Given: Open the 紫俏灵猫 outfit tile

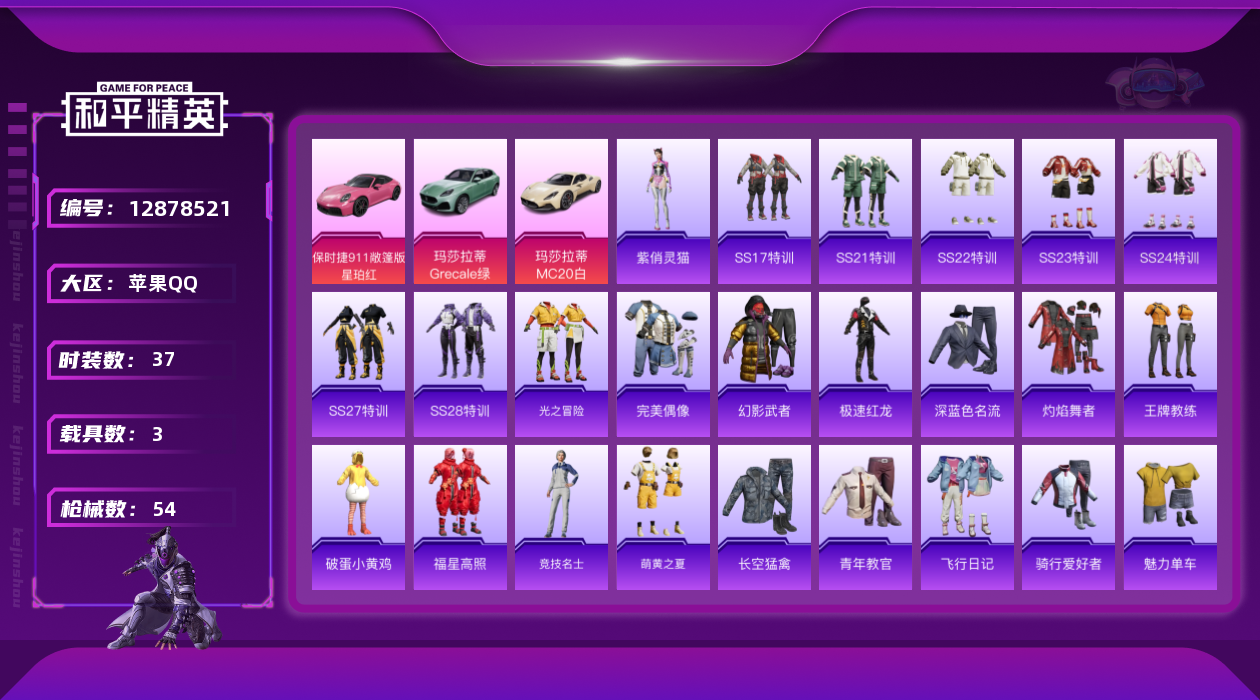Looking at the screenshot, I should point(663,211).
